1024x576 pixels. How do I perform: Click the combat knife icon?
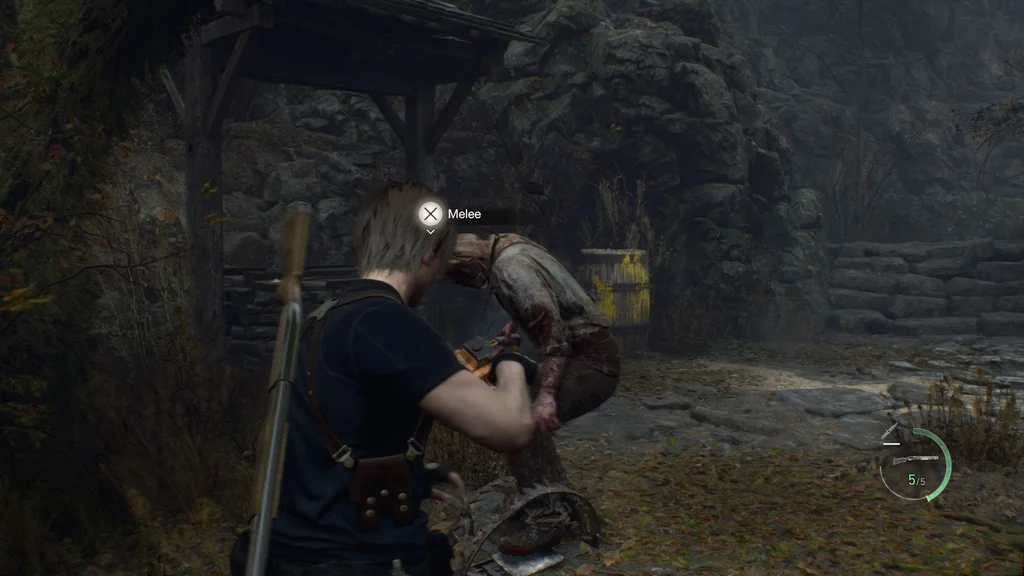click(x=890, y=432)
